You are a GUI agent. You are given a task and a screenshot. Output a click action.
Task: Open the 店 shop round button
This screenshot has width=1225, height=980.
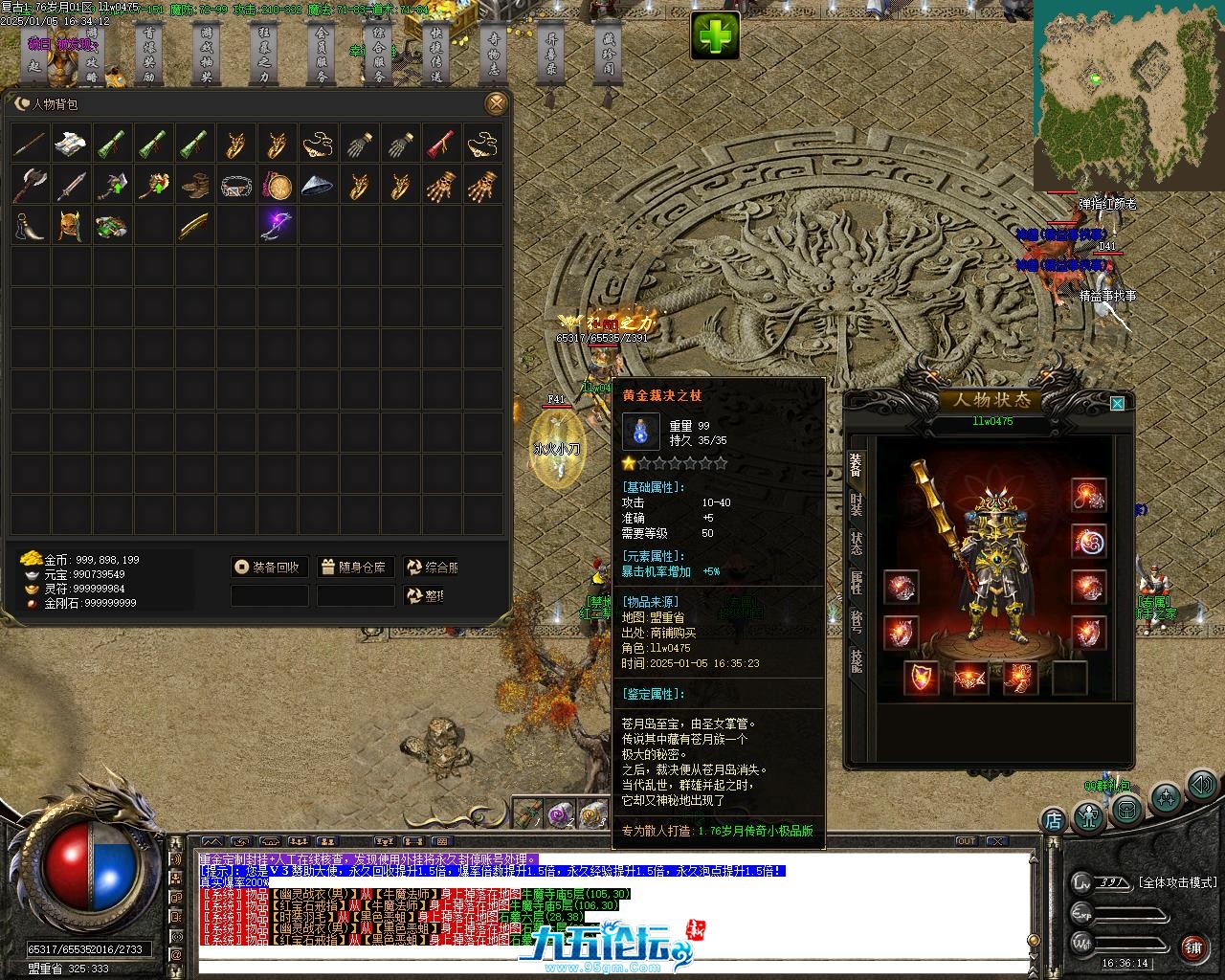coord(1053,819)
